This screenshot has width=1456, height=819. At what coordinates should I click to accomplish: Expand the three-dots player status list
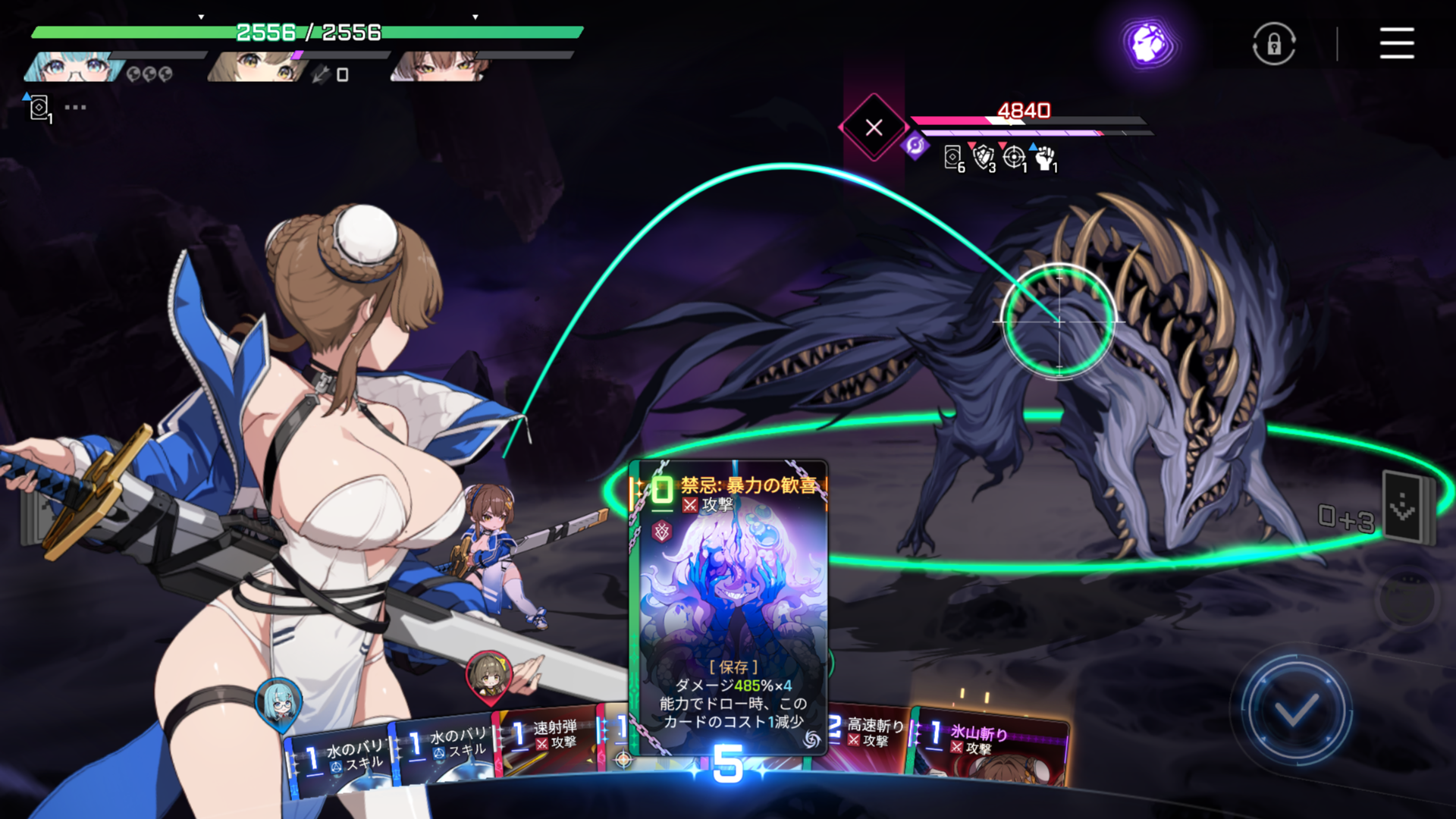pyautogui.click(x=75, y=108)
